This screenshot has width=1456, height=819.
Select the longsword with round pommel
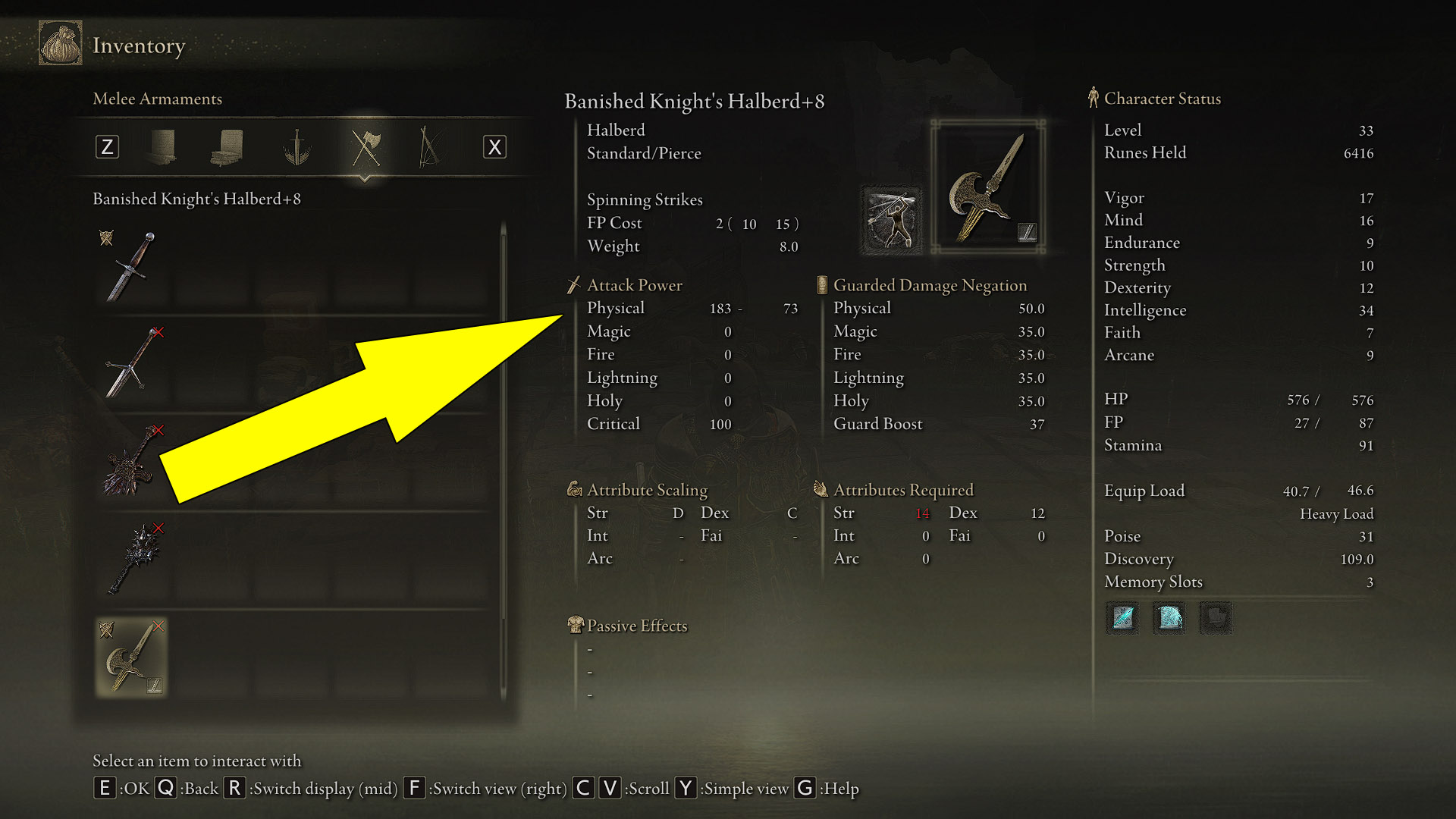[132, 266]
